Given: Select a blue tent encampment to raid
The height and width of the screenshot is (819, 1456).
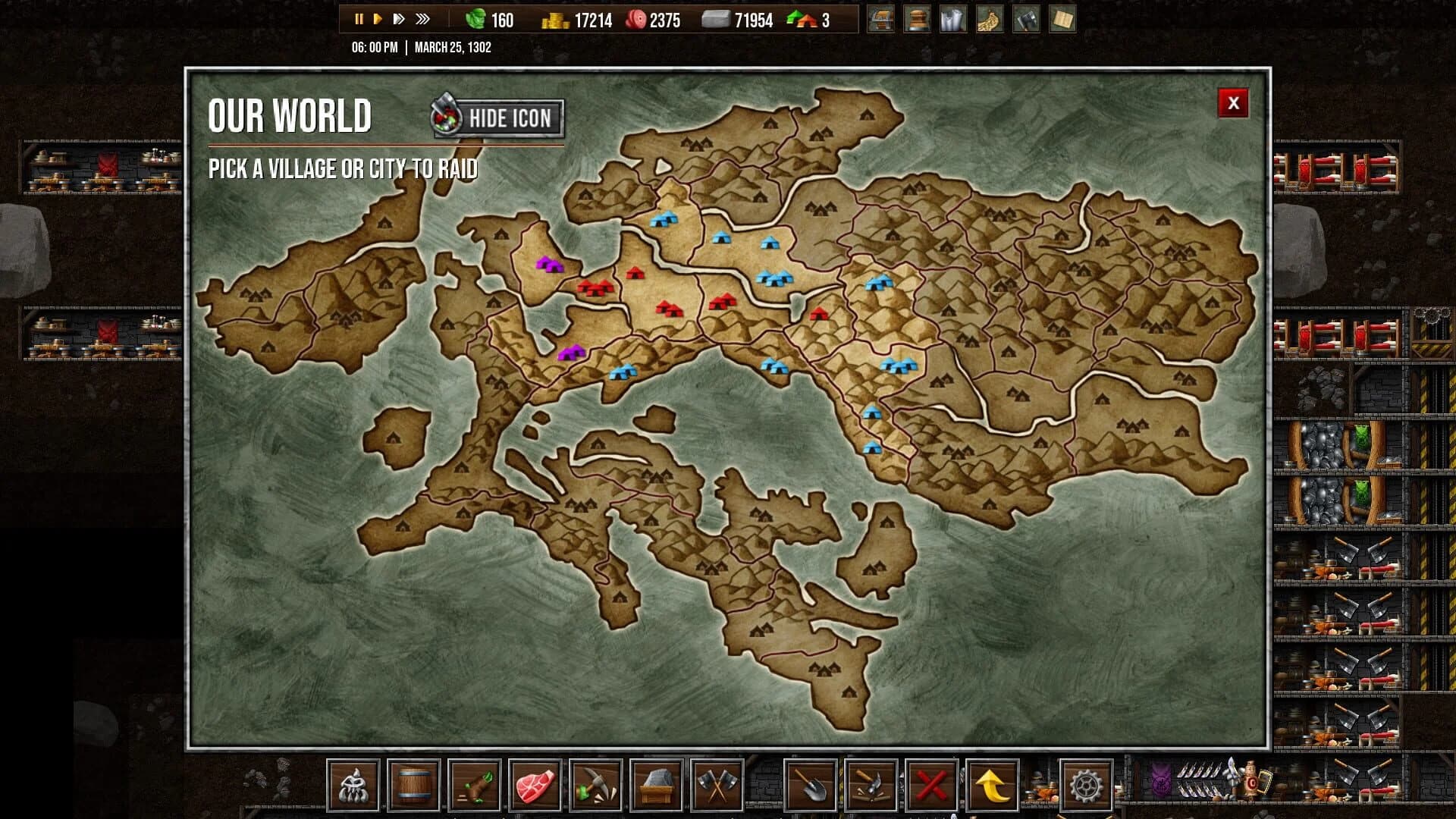Looking at the screenshot, I should 664,221.
